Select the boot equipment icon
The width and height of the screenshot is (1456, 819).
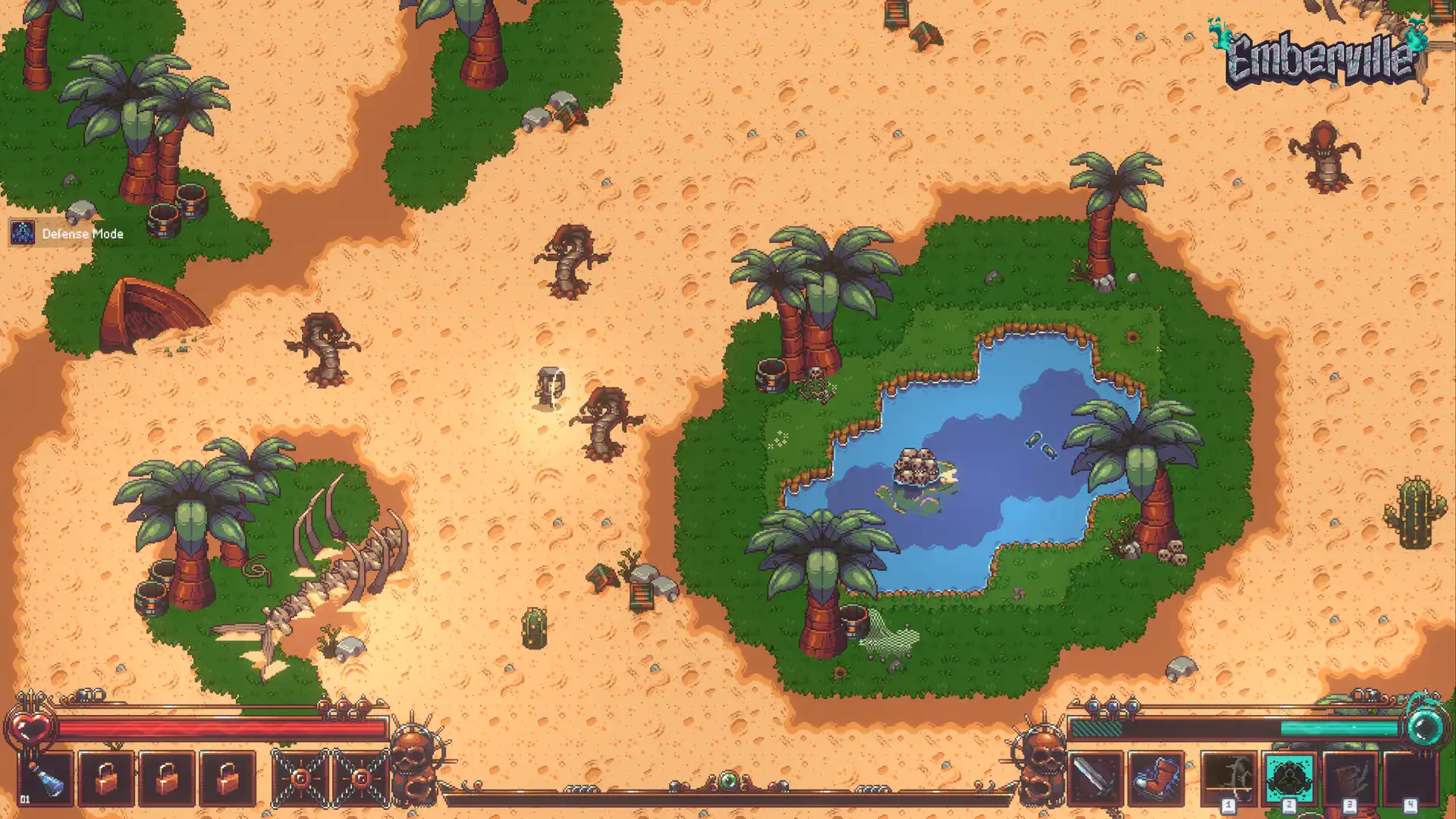tap(1156, 779)
